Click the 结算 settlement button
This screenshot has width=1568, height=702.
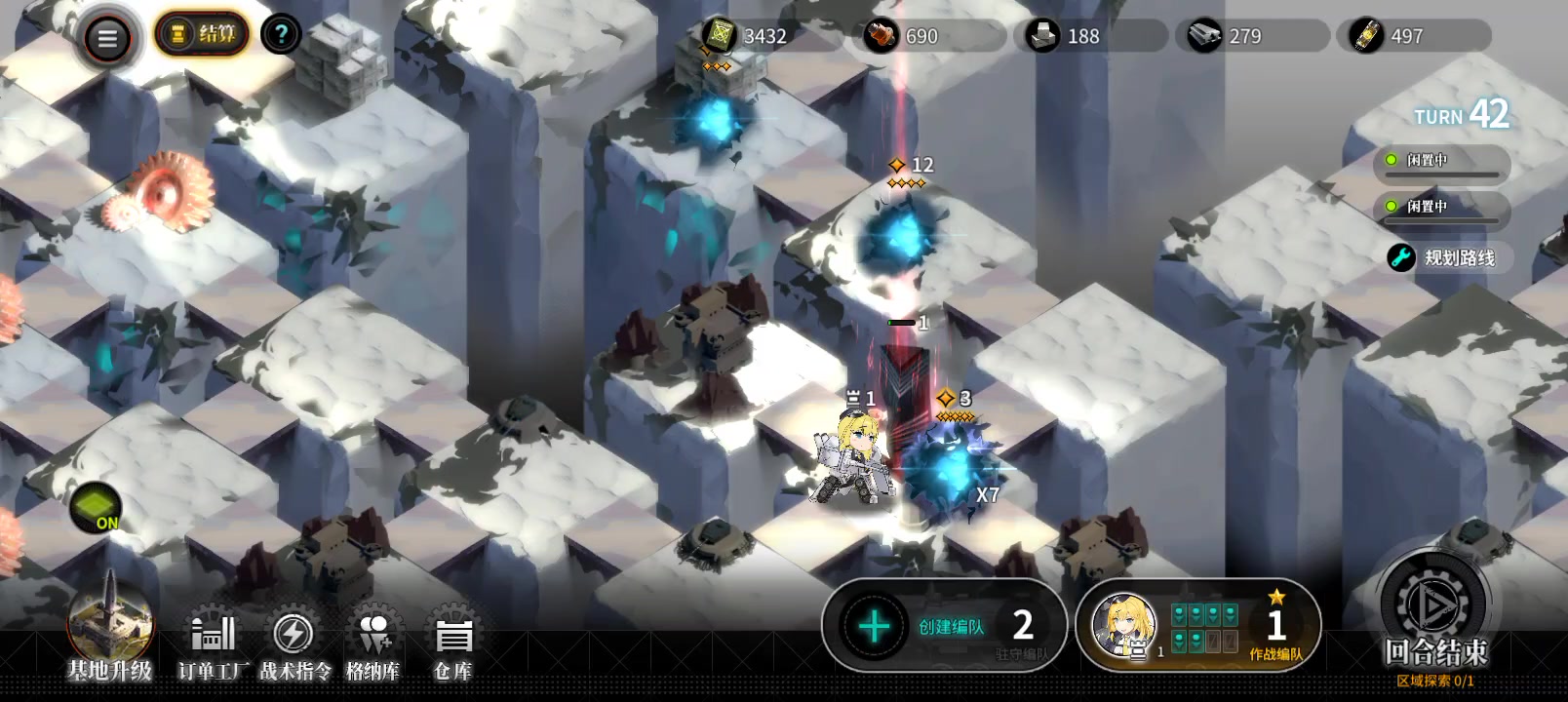click(x=202, y=36)
